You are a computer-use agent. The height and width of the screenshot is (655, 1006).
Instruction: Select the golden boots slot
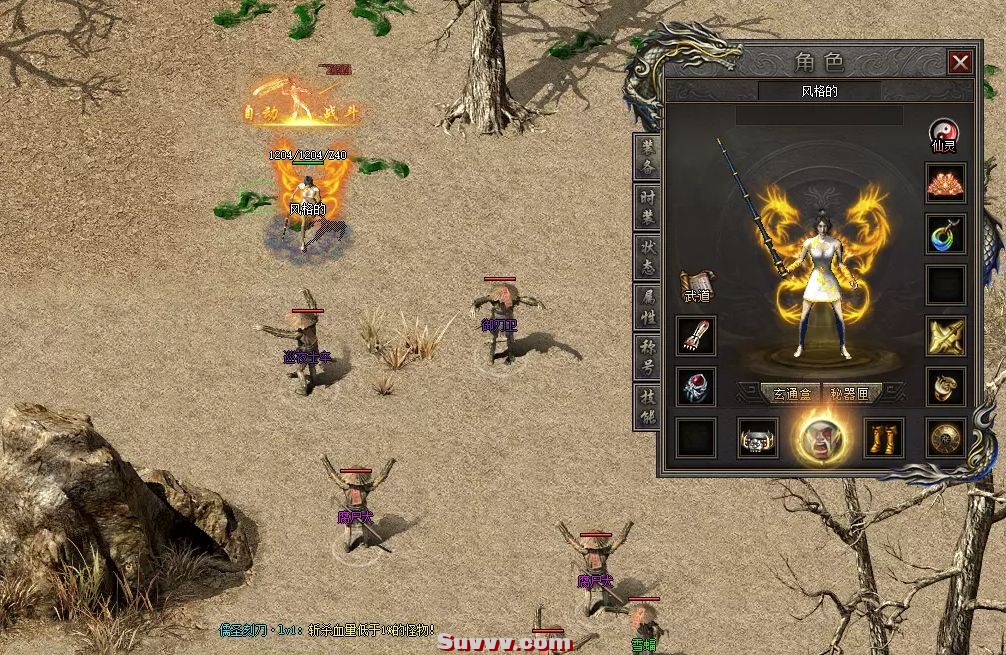point(883,438)
